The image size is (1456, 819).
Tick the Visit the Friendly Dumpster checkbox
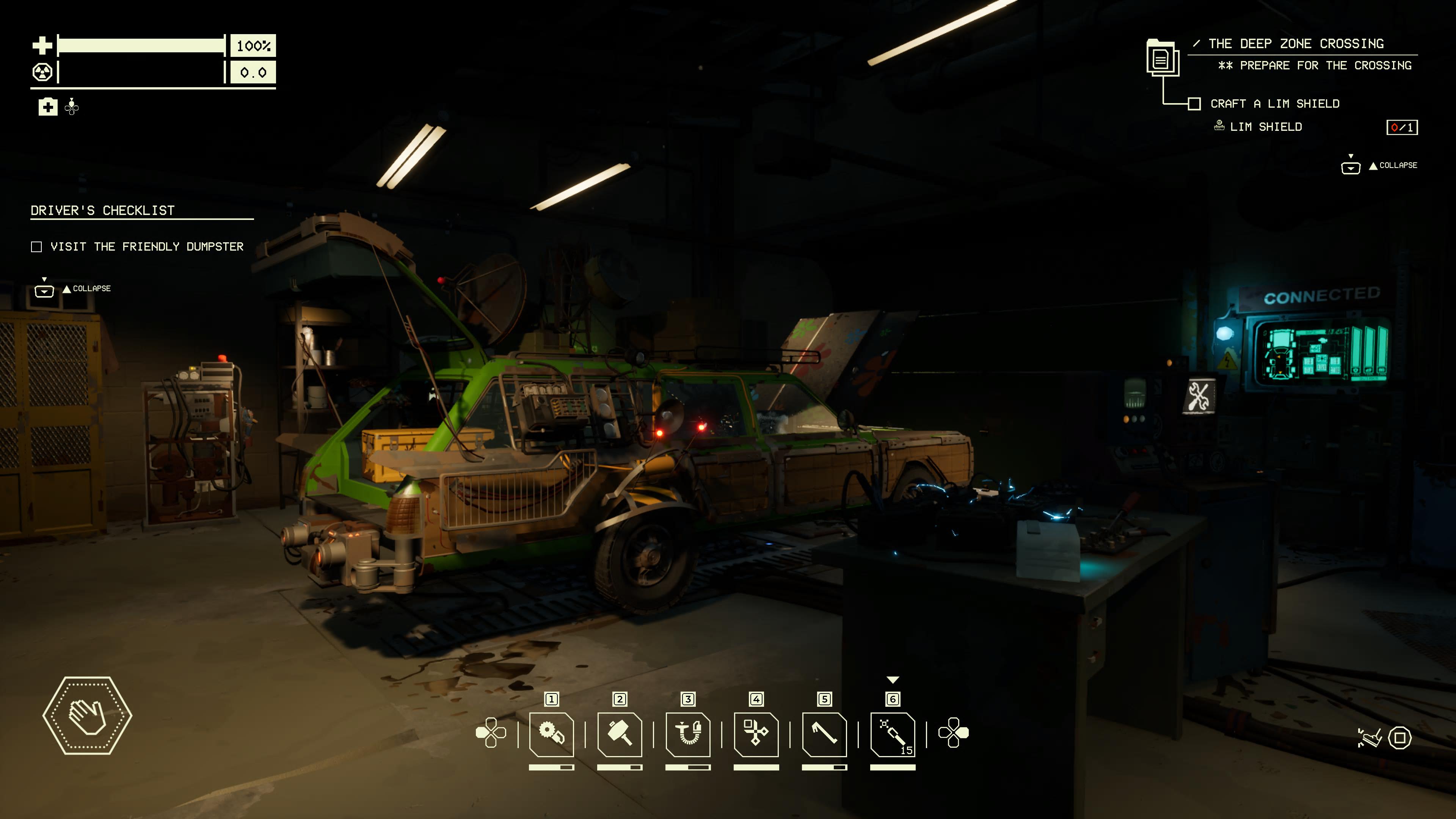pyautogui.click(x=37, y=247)
